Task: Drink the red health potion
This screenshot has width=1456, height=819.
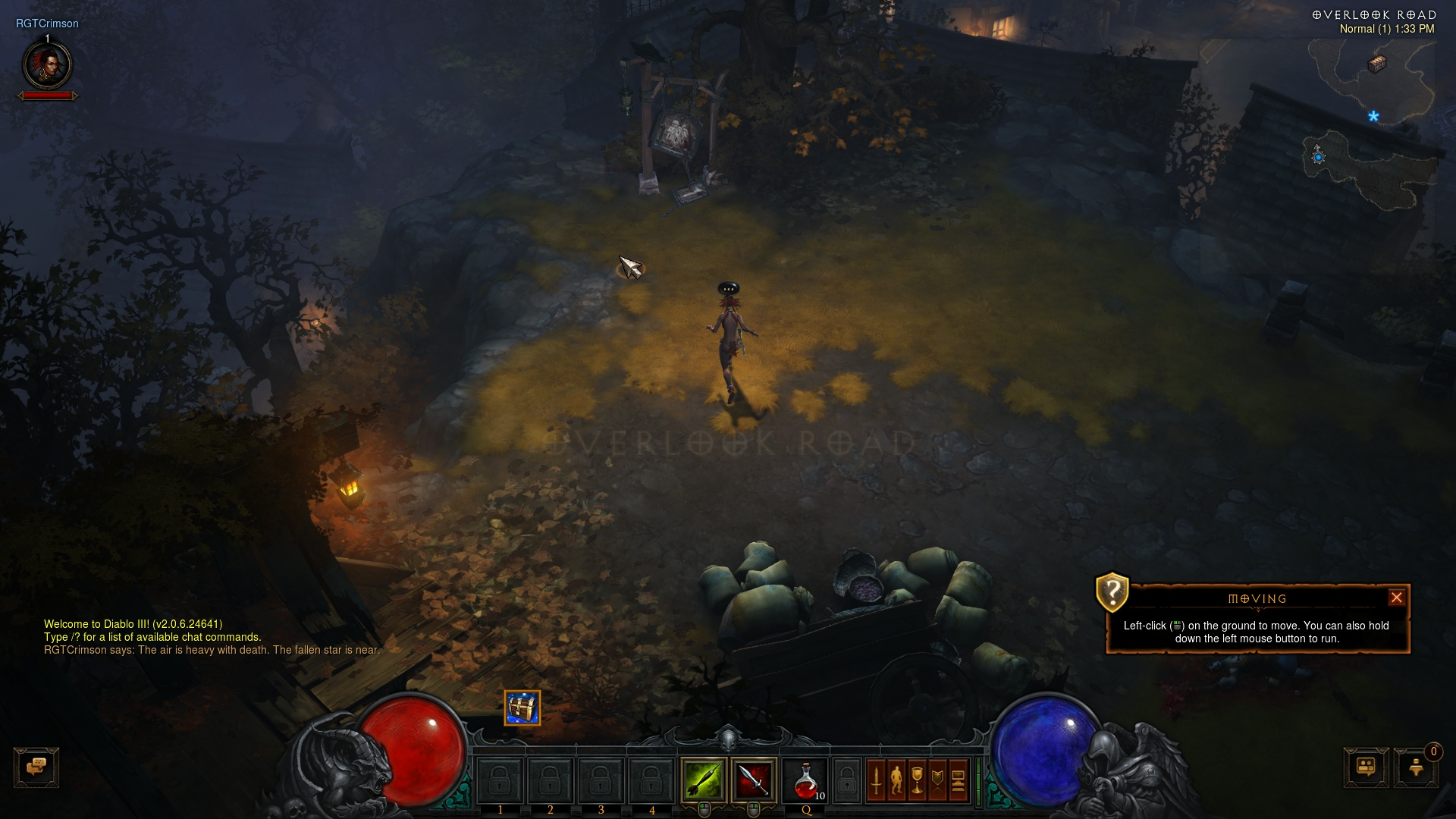Action: [806, 781]
